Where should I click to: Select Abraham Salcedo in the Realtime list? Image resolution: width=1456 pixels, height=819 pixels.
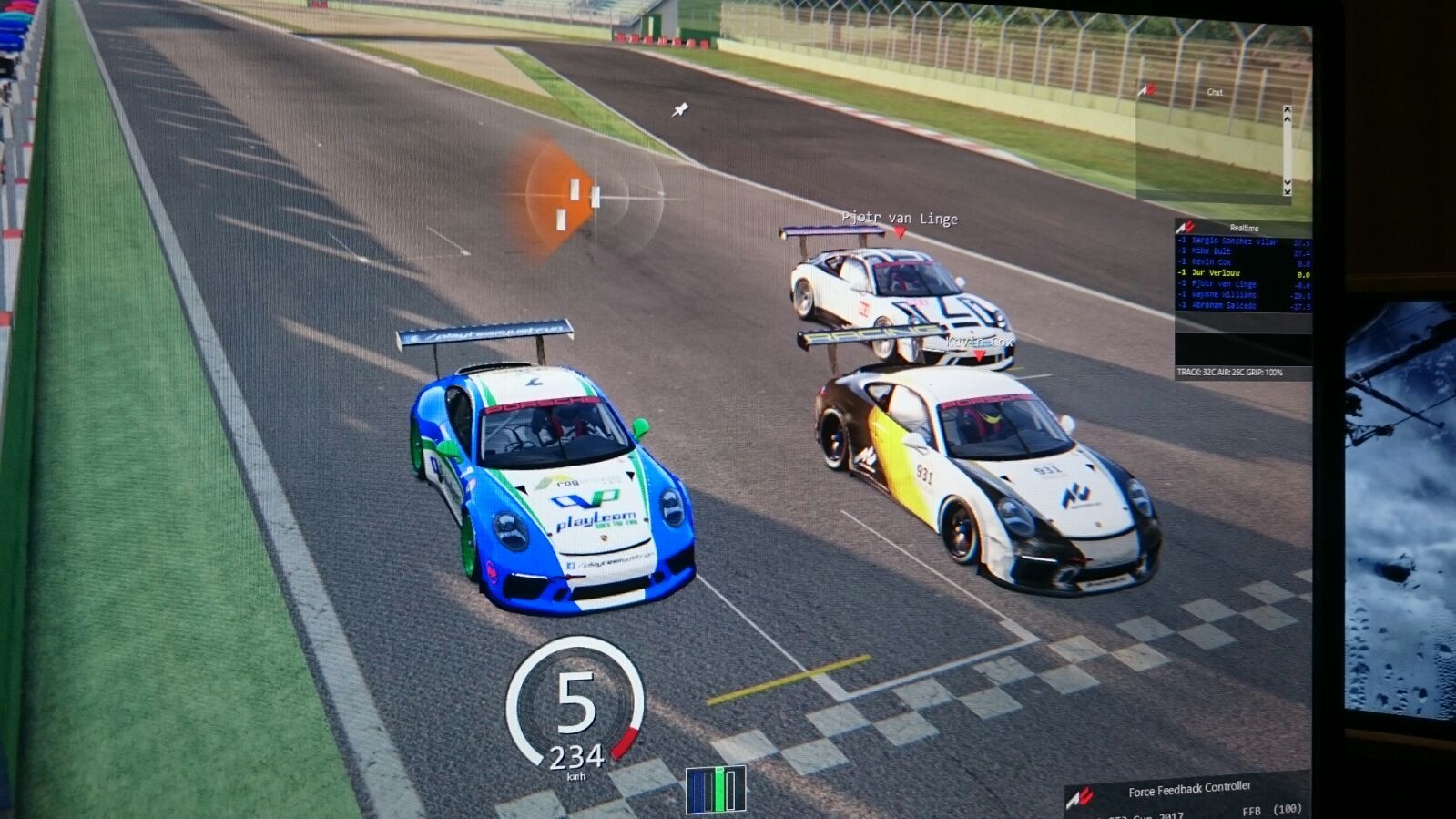point(1224,306)
